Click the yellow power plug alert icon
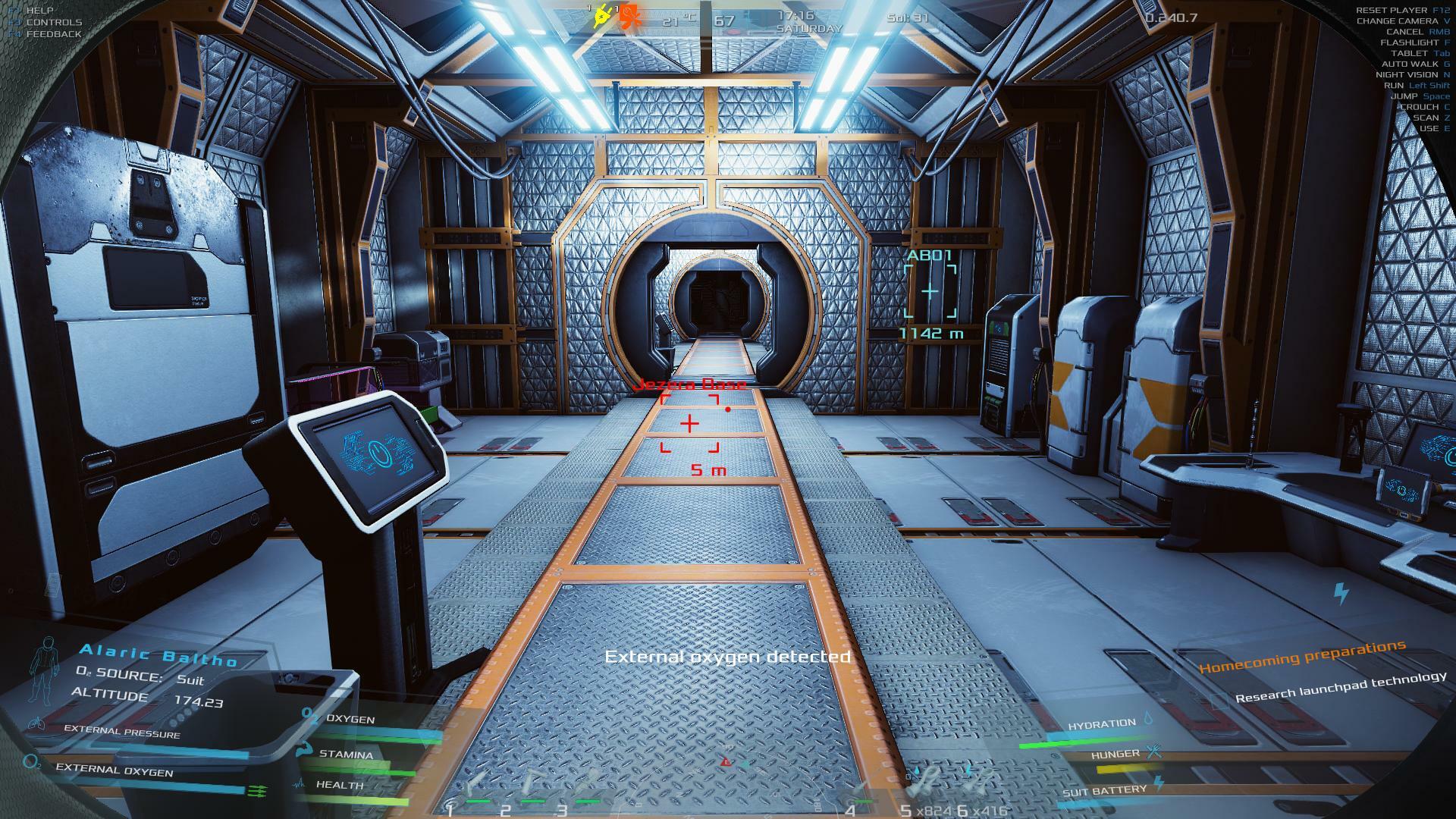Screen dimensions: 1456x819 (604, 15)
